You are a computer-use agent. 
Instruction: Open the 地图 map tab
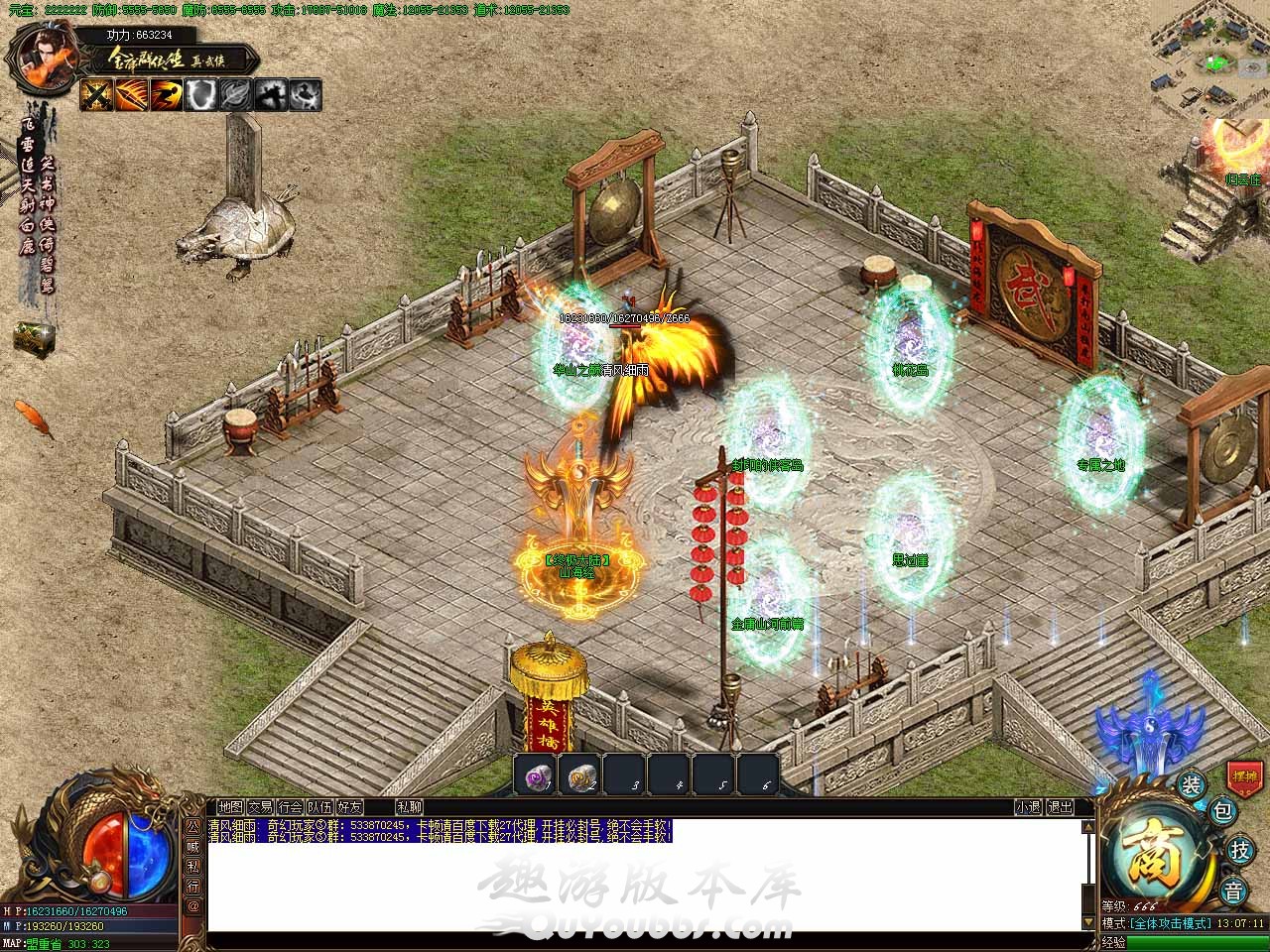pyautogui.click(x=230, y=807)
